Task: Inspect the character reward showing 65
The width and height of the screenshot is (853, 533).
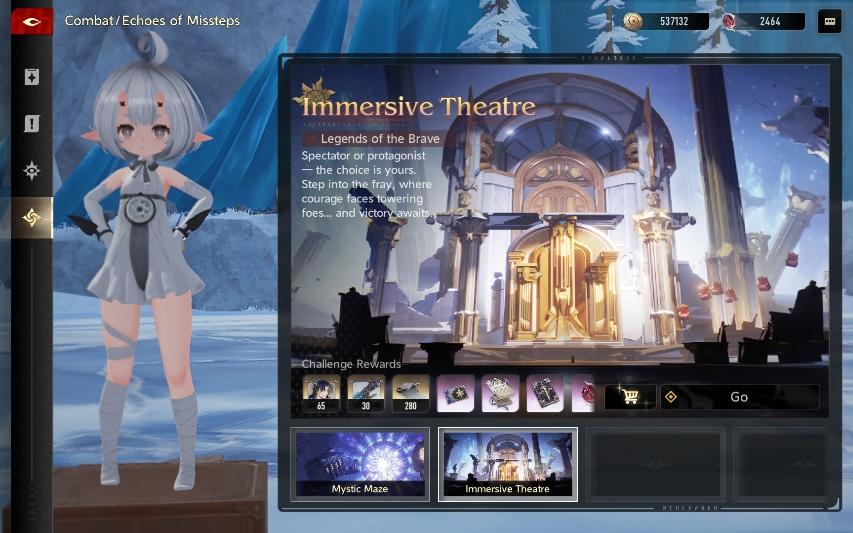Action: pyautogui.click(x=322, y=394)
